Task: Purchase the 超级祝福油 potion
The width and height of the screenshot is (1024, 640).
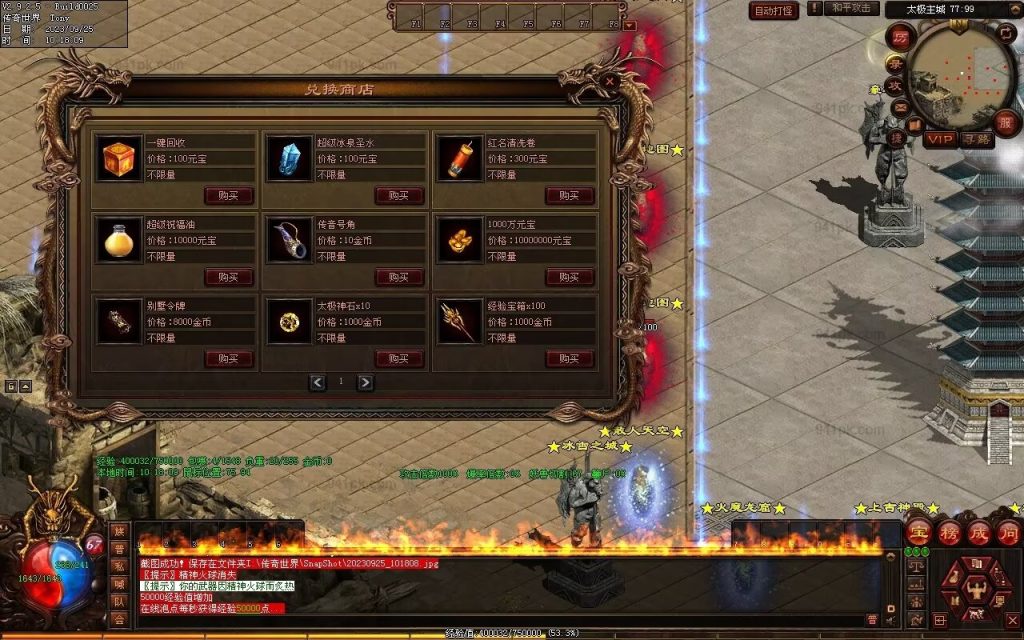Action: click(x=229, y=277)
